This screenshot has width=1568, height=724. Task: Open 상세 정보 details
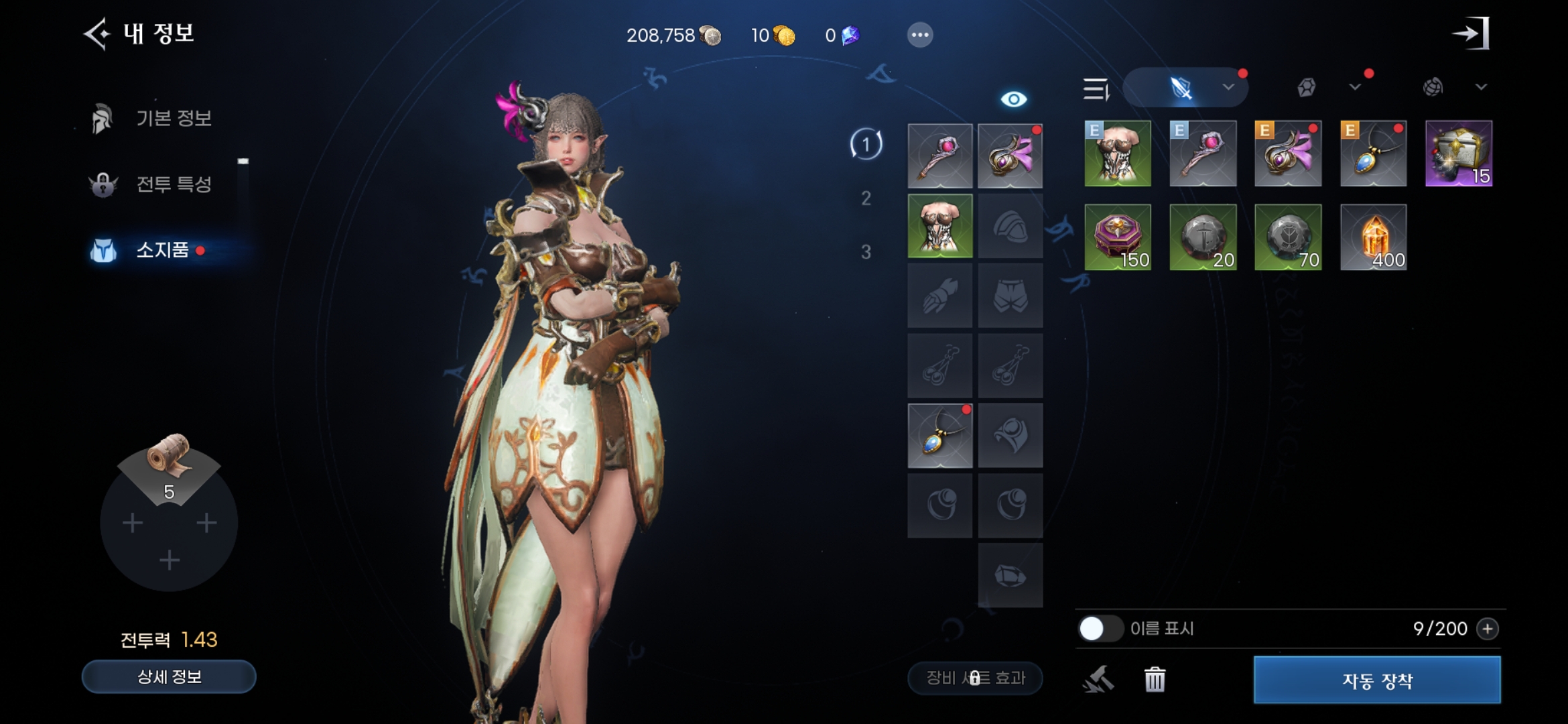(169, 677)
